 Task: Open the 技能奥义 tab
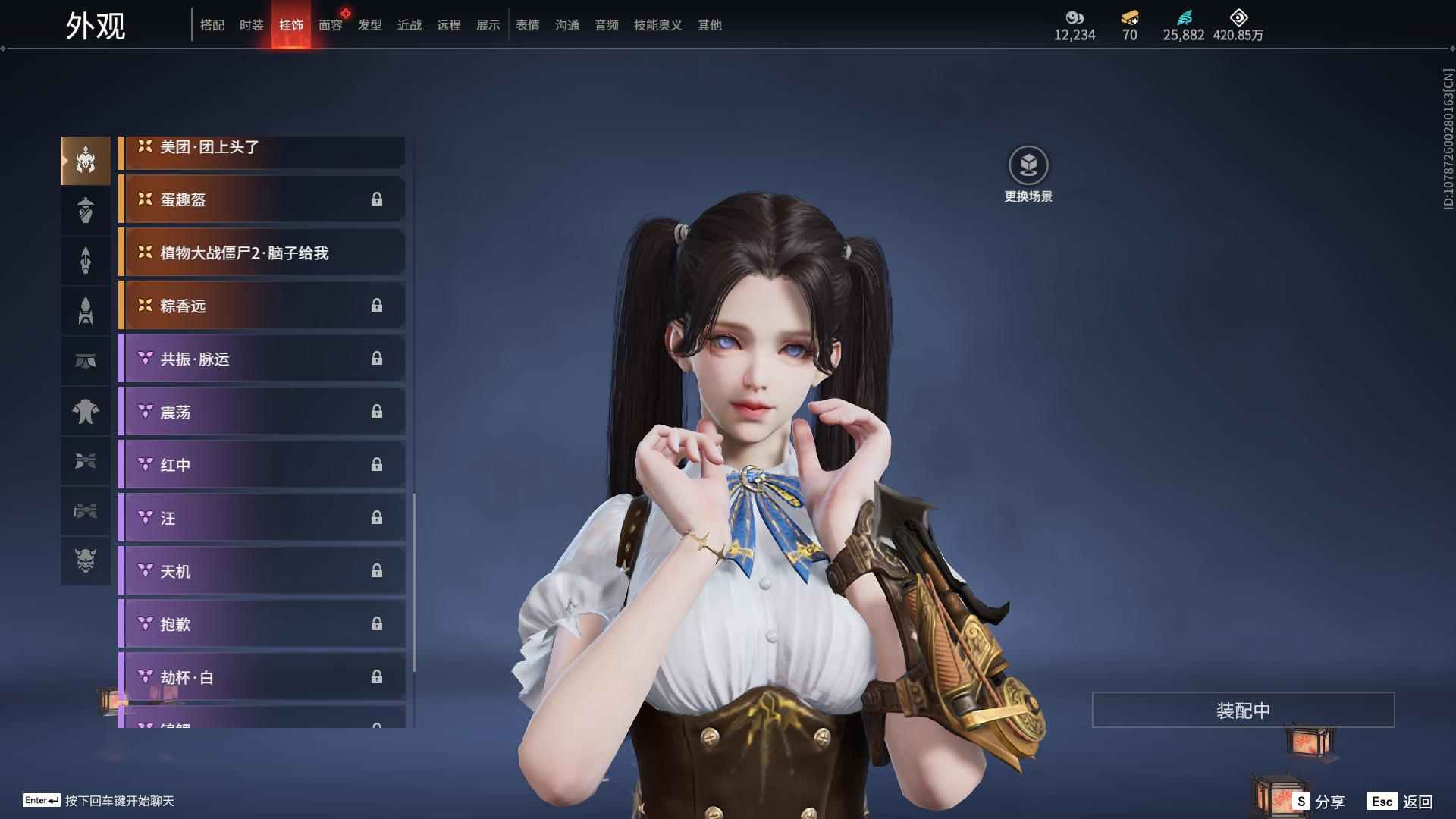657,25
